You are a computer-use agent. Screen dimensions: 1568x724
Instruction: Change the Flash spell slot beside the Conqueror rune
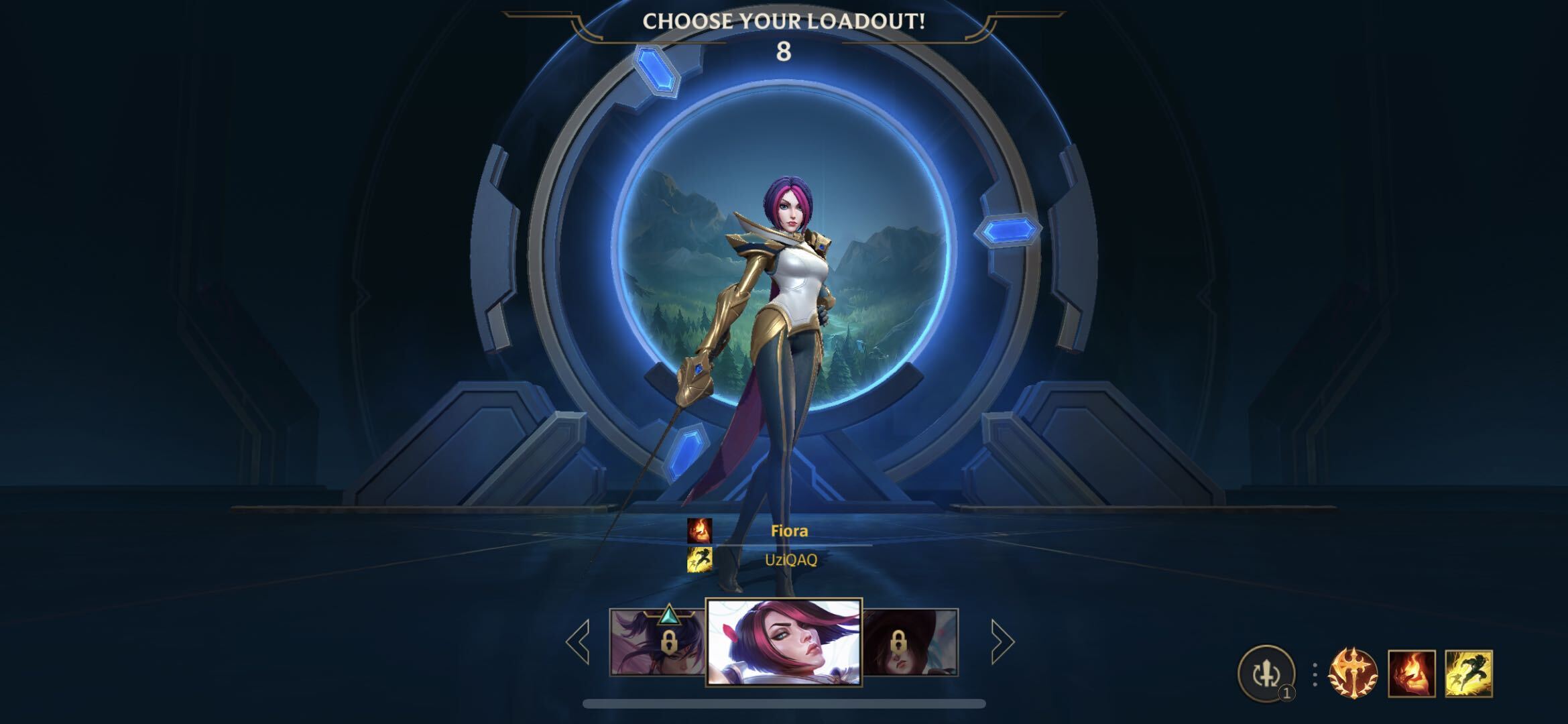[x=1468, y=673]
